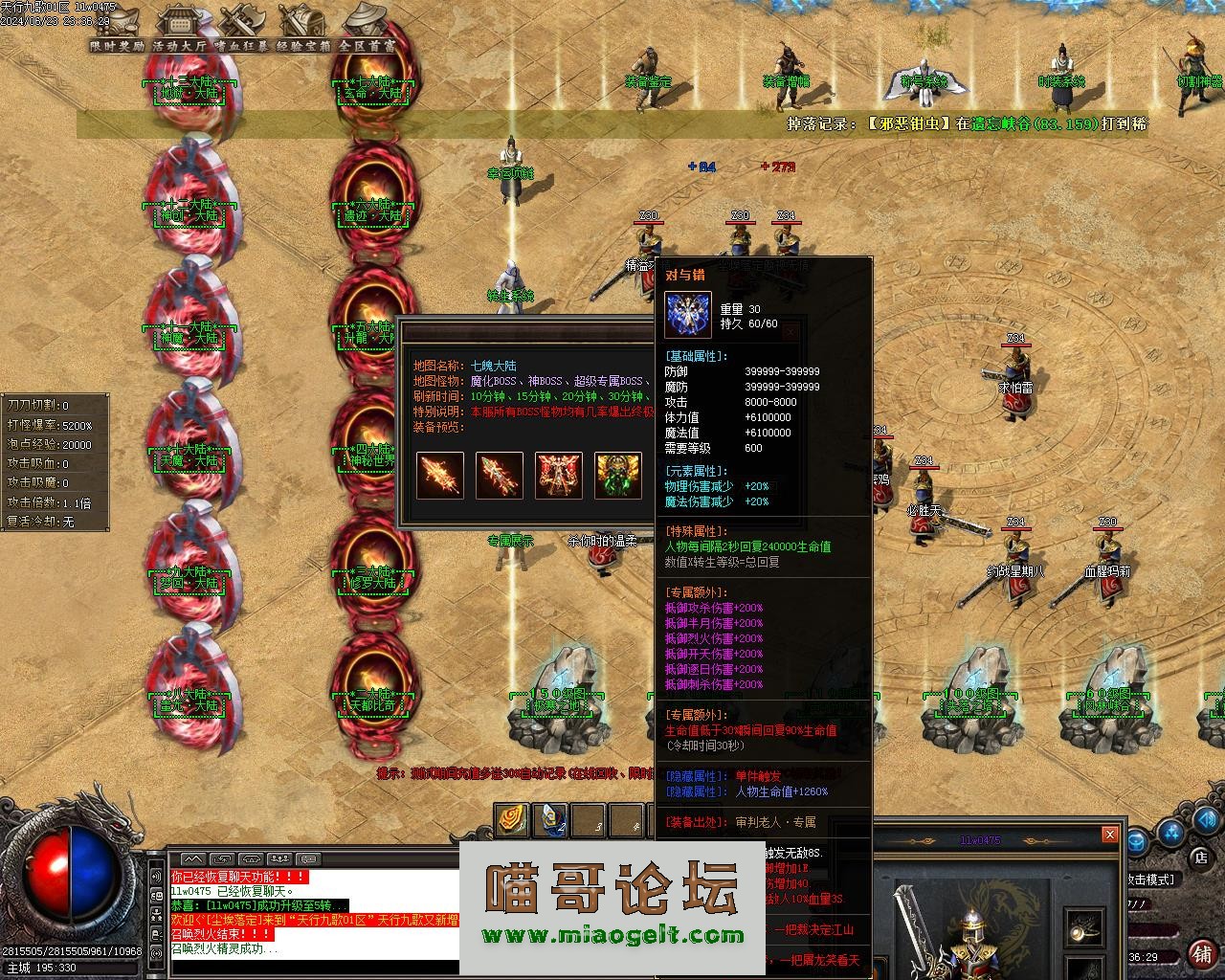Preview the first flaming sword equipment icon

[440, 476]
